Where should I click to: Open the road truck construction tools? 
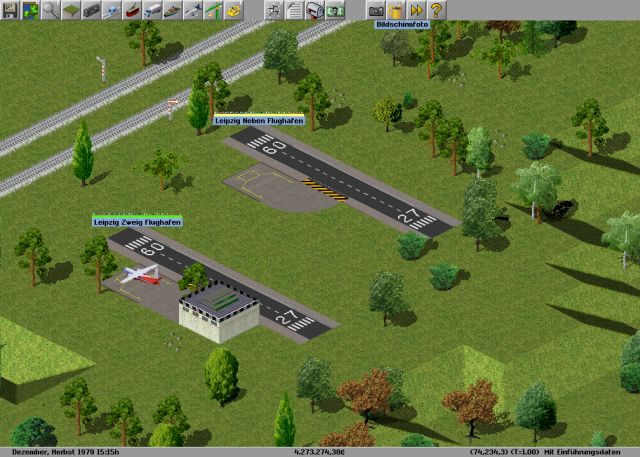point(155,10)
